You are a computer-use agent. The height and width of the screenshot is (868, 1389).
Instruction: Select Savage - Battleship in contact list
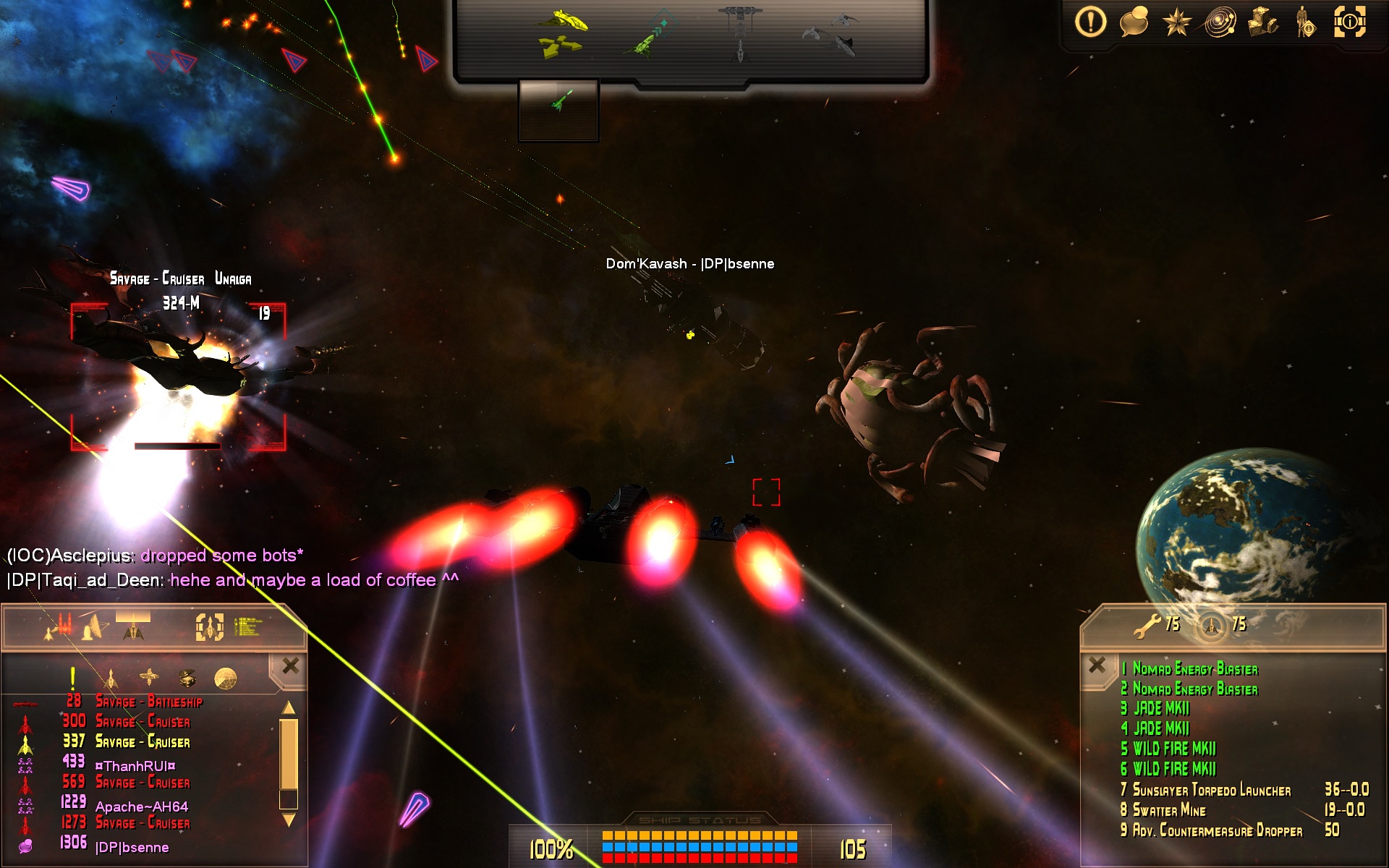pyautogui.click(x=149, y=702)
